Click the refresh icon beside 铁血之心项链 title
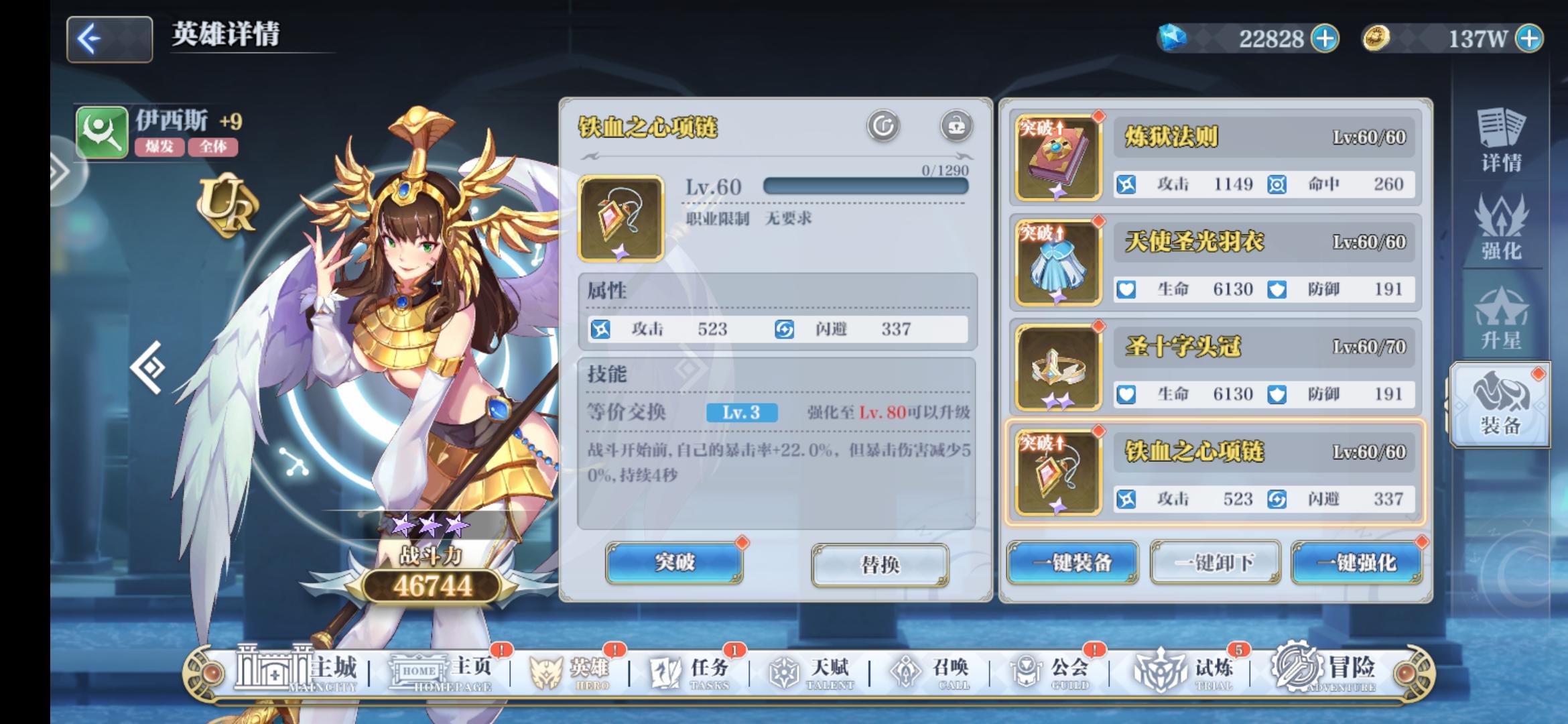Screen dimensions: 1568x724 coord(883,124)
